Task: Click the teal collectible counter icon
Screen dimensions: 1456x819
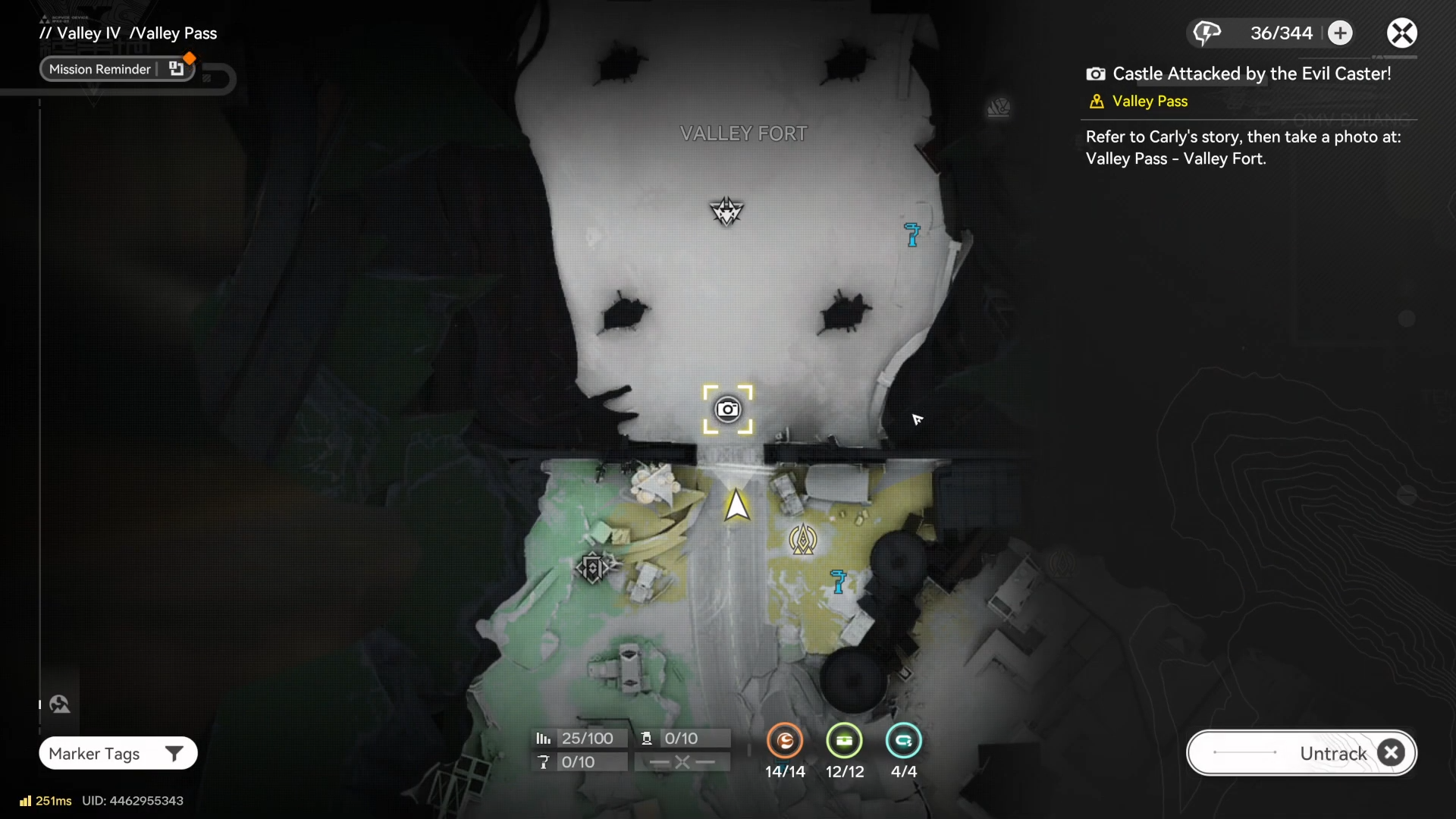Action: (903, 741)
